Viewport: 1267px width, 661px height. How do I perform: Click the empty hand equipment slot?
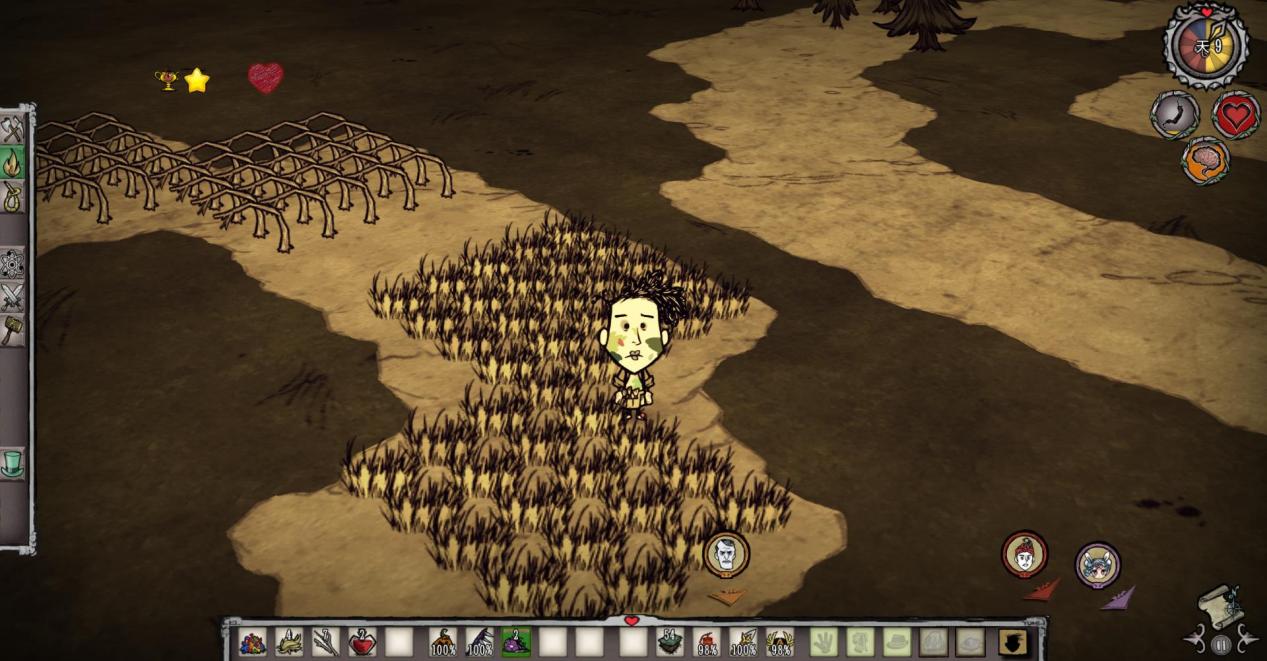[x=823, y=641]
